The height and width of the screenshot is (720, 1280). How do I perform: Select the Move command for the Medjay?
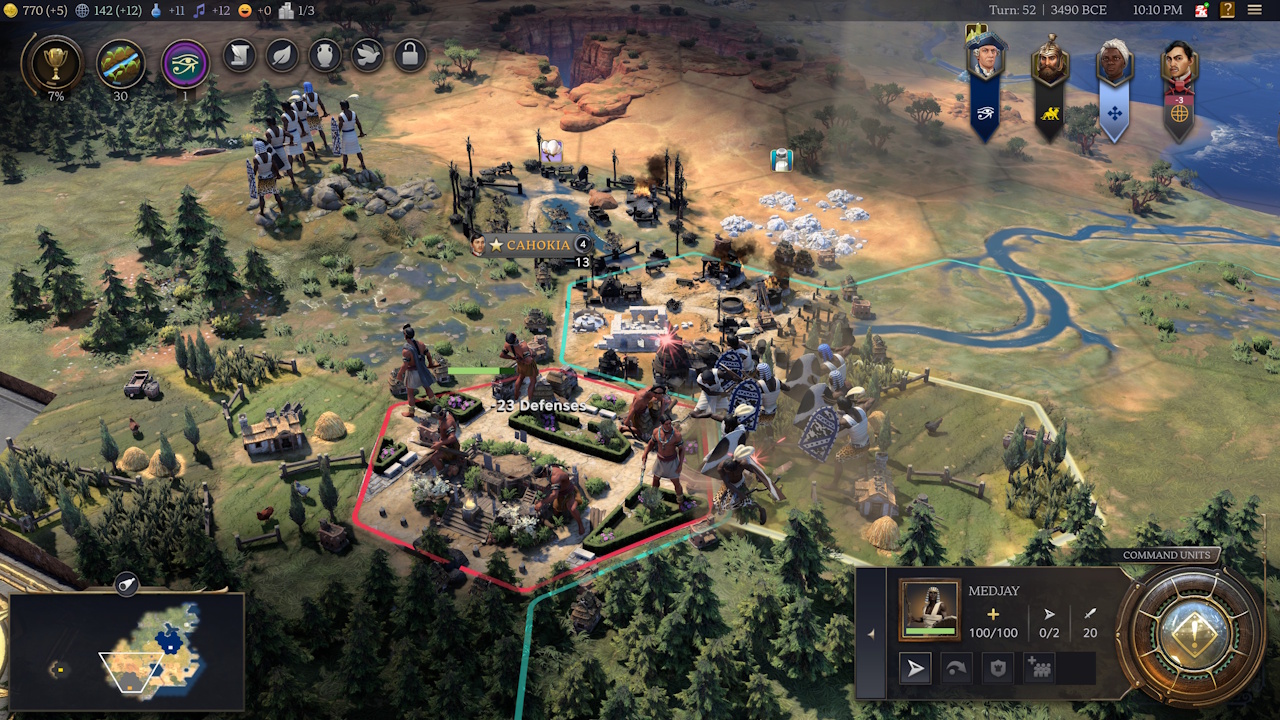coord(915,667)
